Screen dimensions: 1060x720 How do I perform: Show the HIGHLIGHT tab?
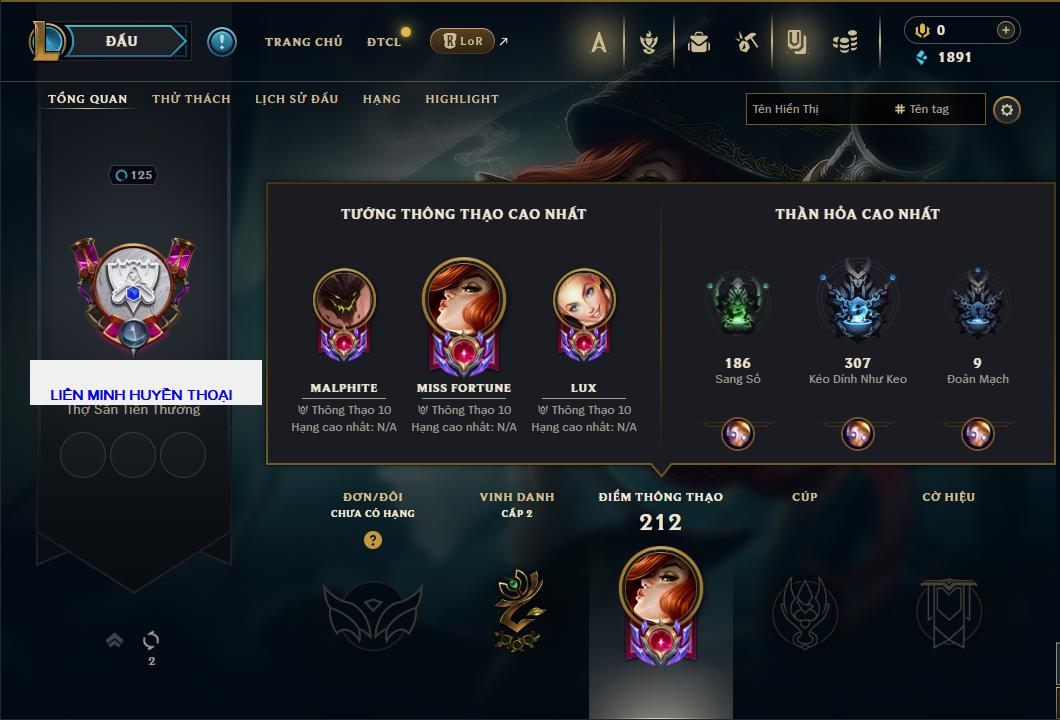(x=461, y=99)
